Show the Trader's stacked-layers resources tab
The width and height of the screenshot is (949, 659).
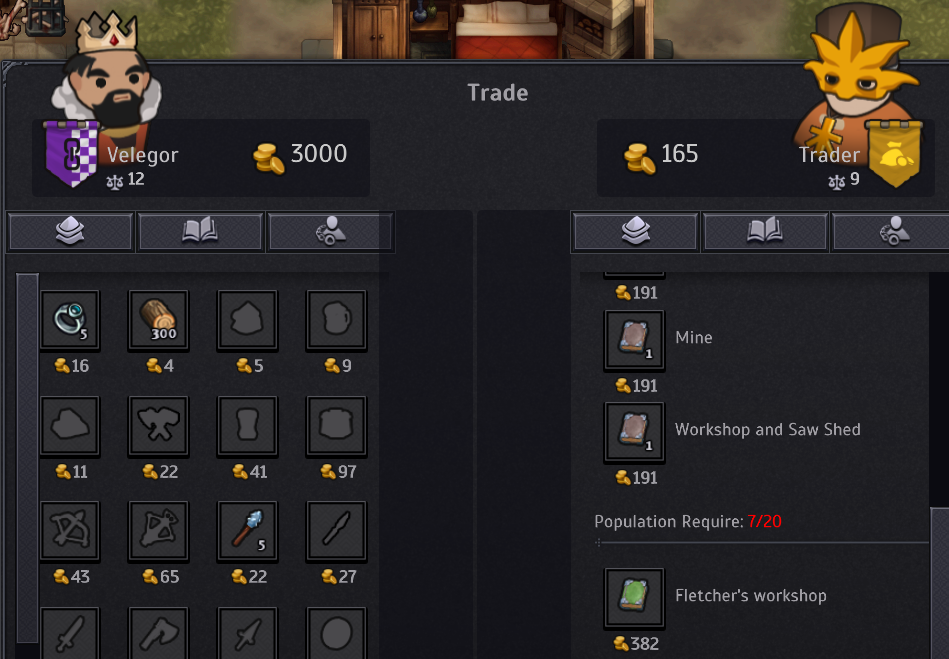coord(635,232)
